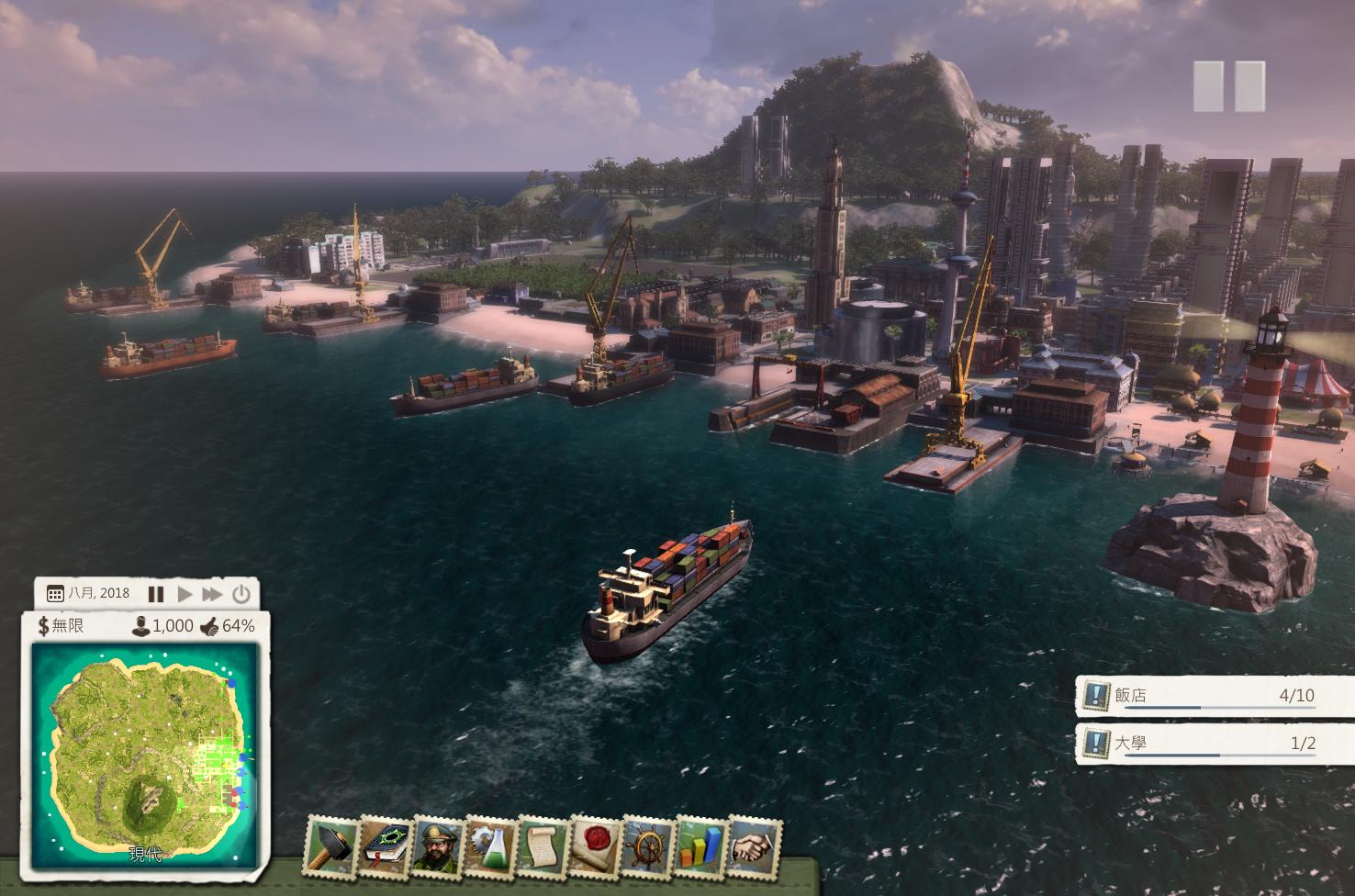Click the power icon next to fast-forward
Screen dimensions: 1355x896
(241, 594)
